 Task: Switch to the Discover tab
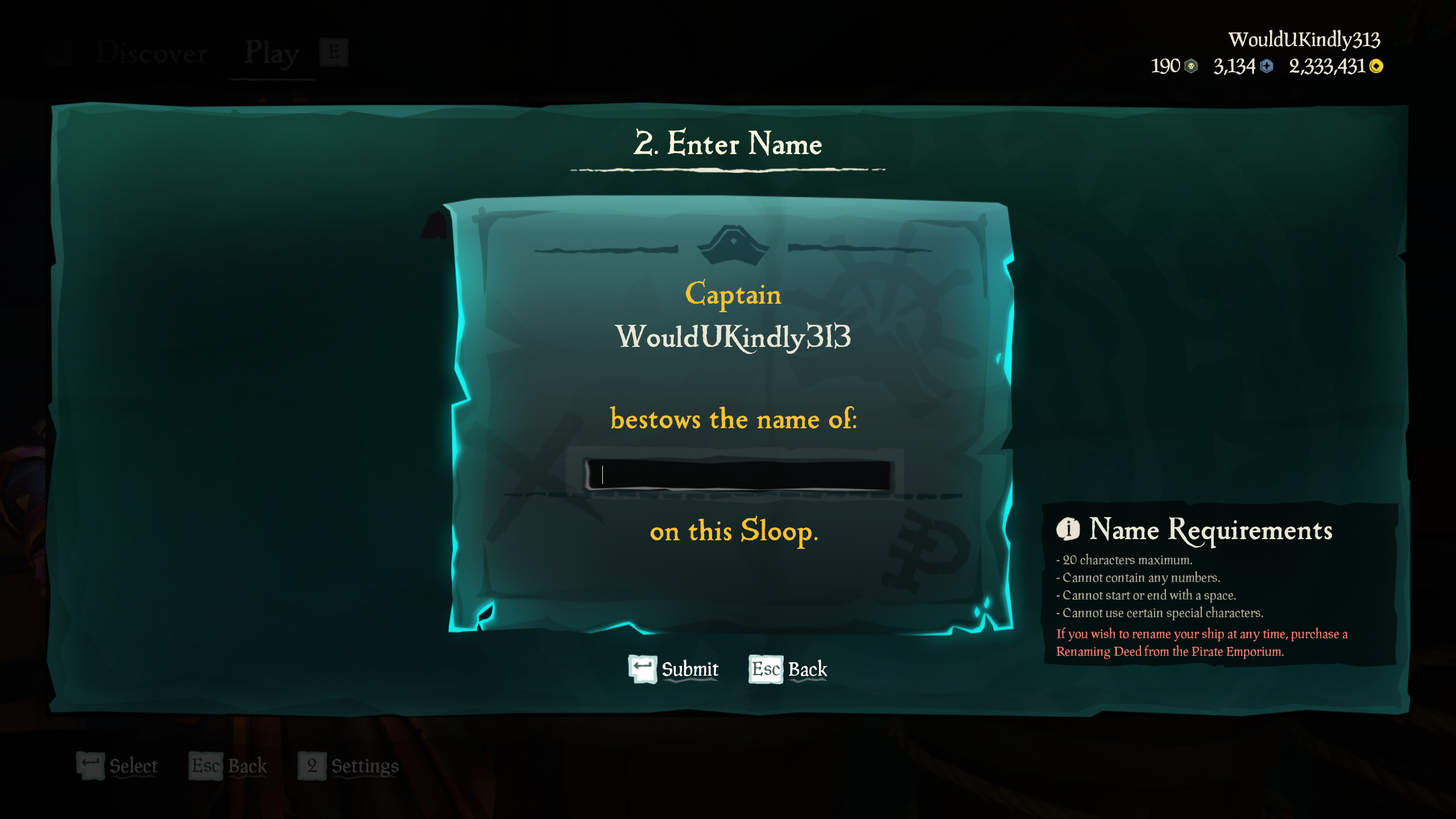coord(151,53)
